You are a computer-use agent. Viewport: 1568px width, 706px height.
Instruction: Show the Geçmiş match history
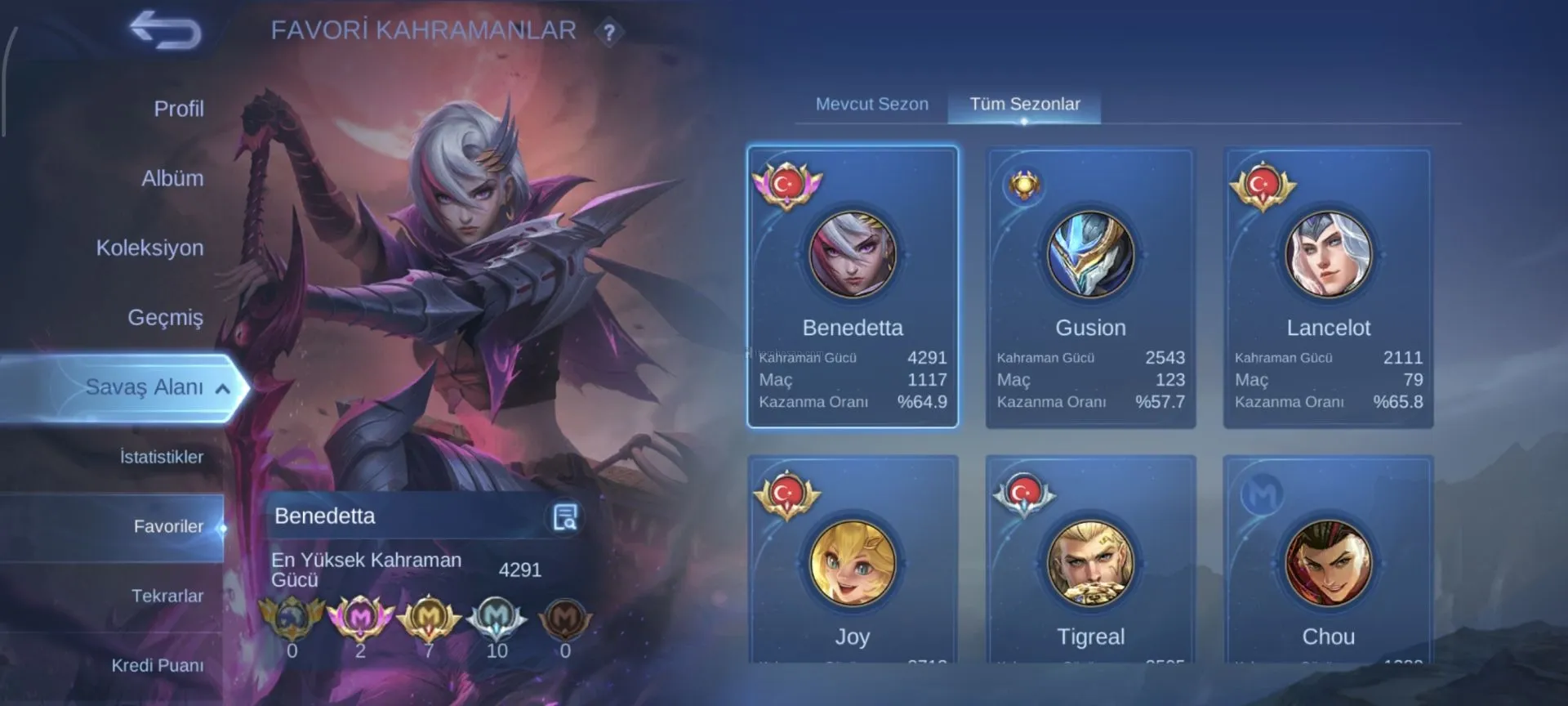(165, 317)
